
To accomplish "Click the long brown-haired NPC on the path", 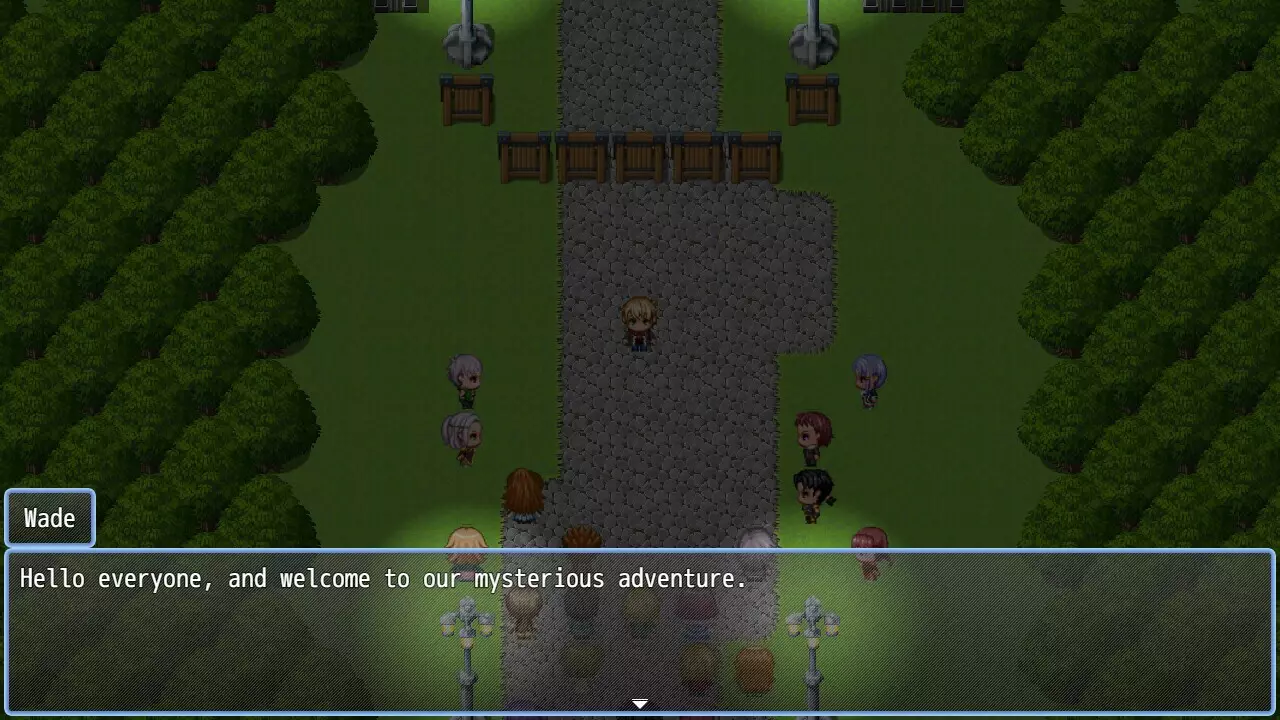I will pos(524,495).
